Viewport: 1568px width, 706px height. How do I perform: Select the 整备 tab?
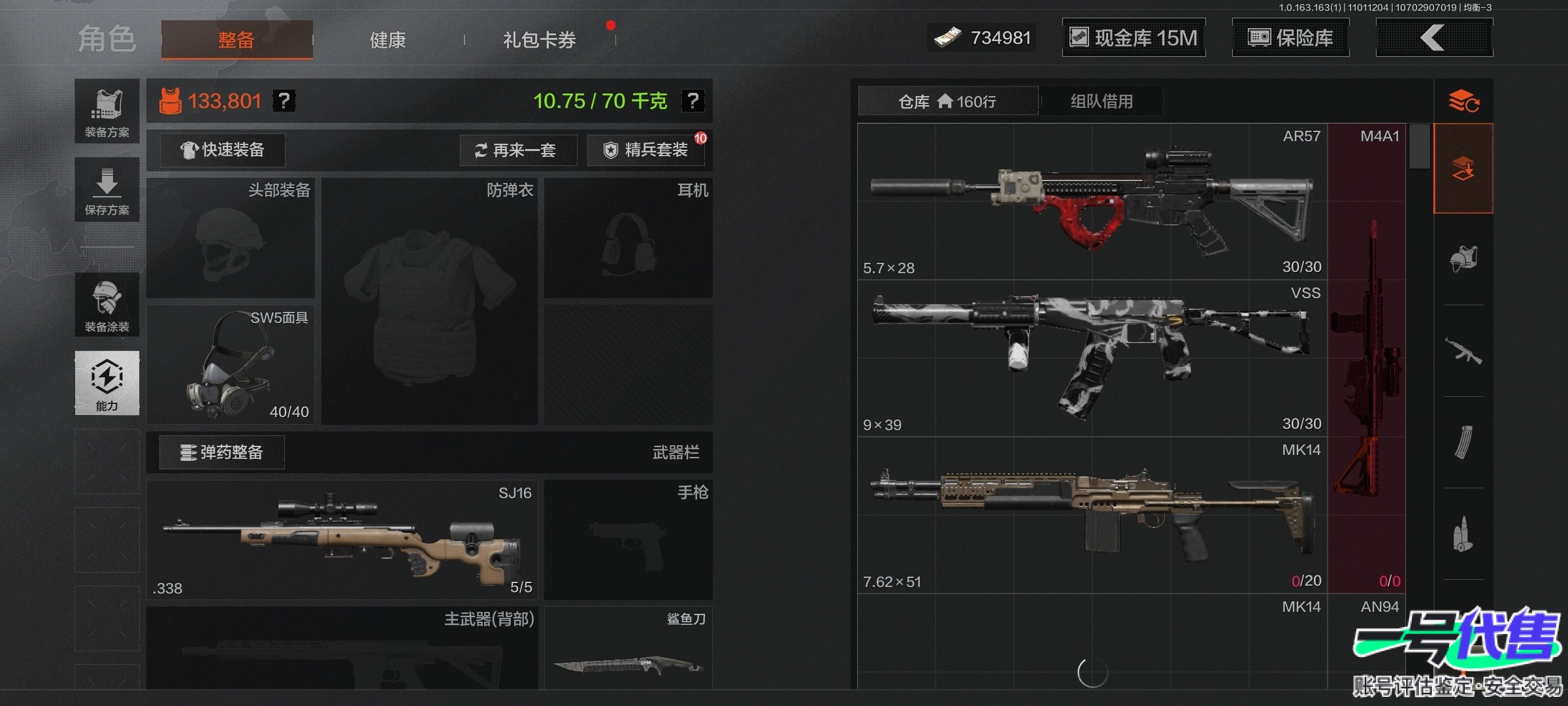(237, 40)
